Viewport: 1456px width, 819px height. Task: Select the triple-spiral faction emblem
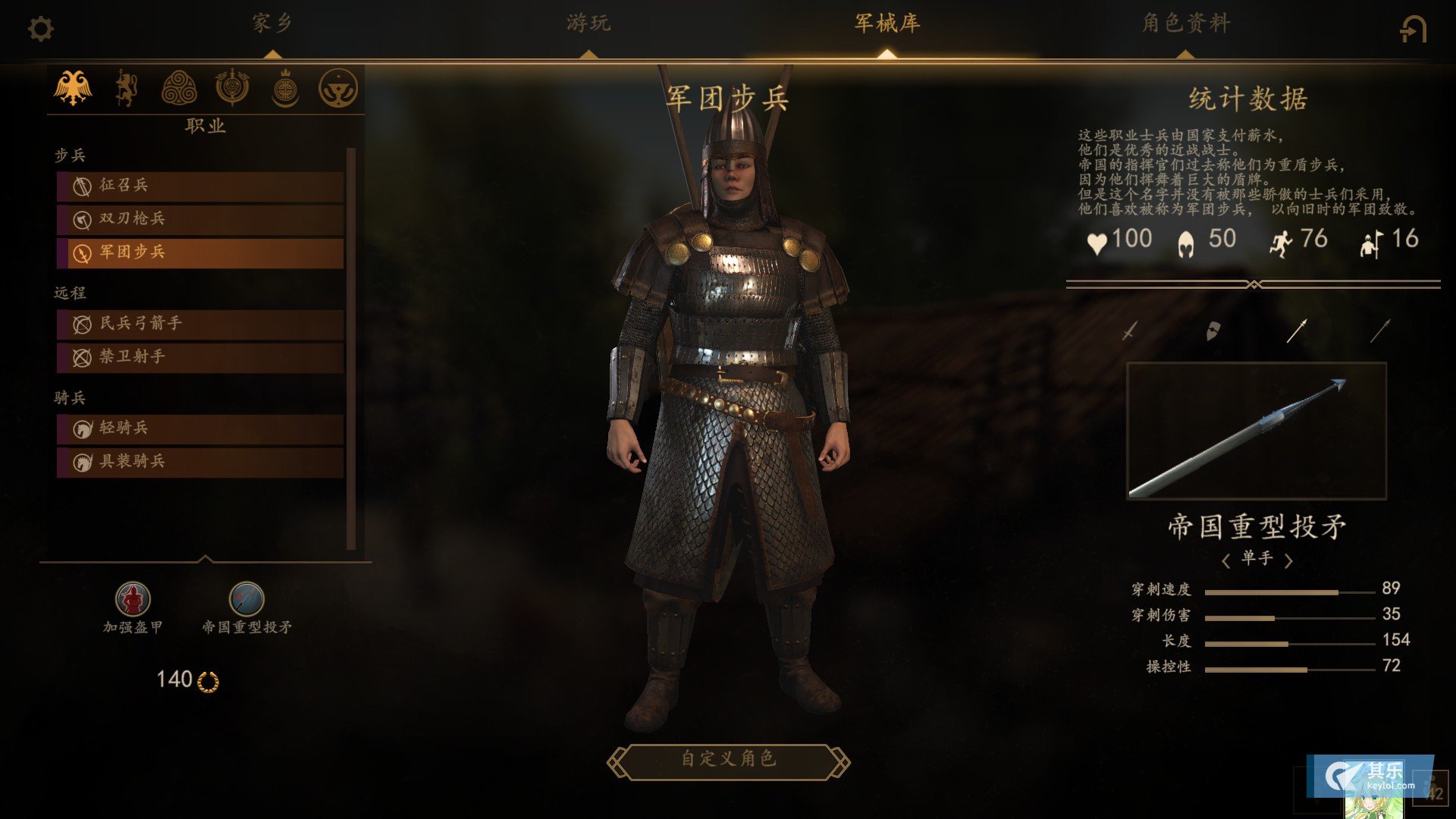tap(179, 88)
